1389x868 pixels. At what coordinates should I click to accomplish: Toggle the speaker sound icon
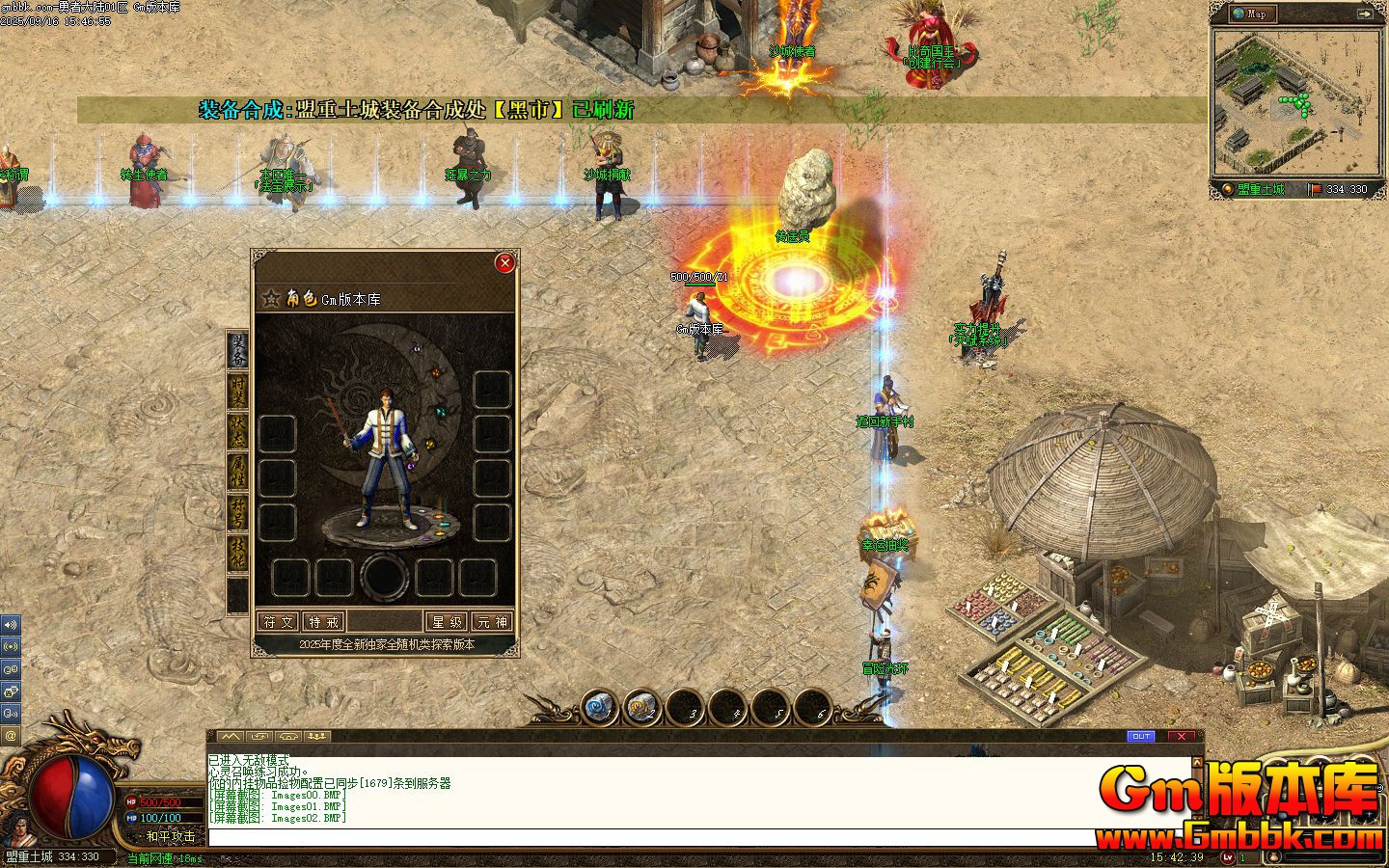coord(11,625)
